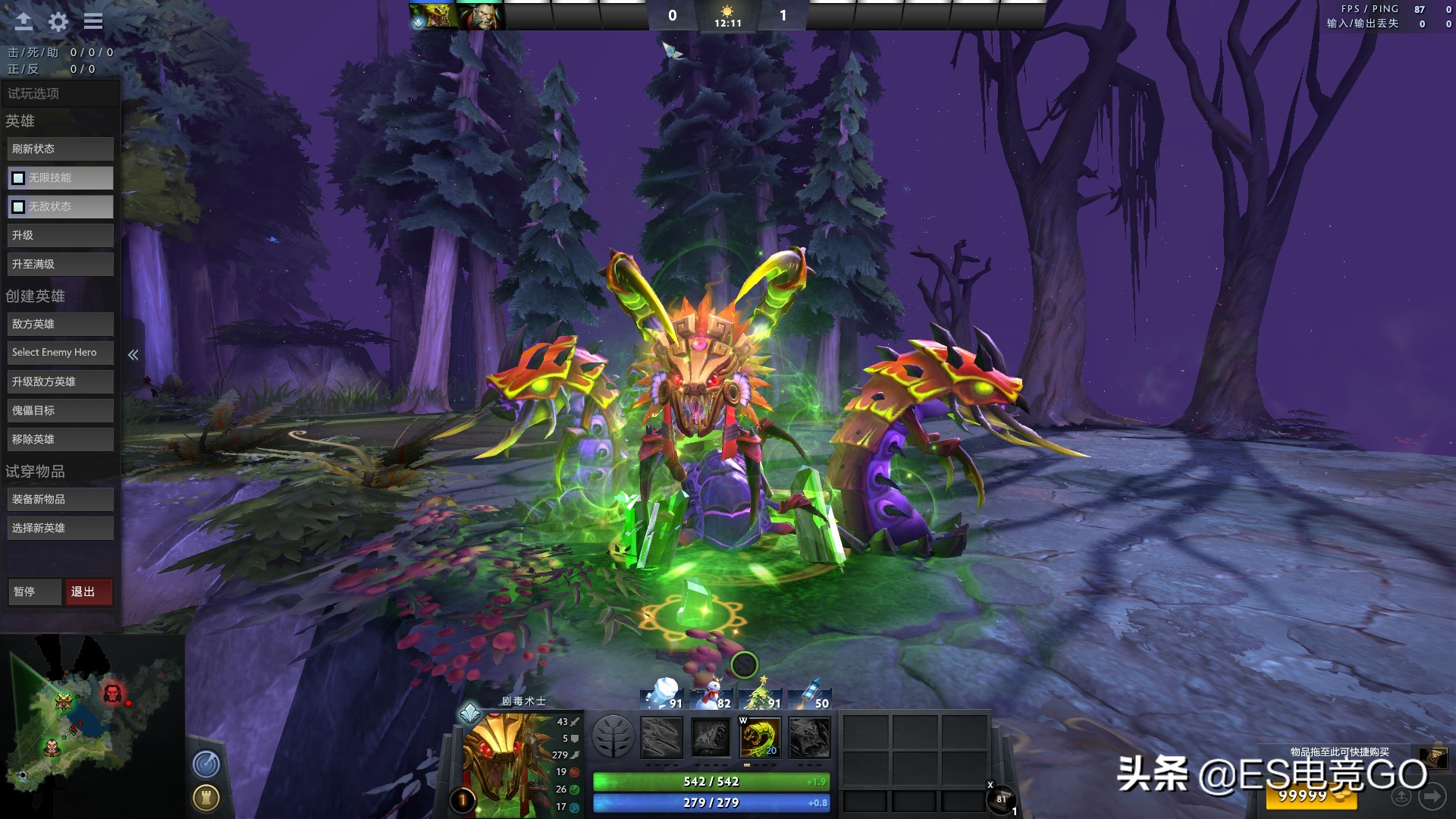This screenshot has height=819, width=1456.
Task: Enable the 无限技能 checkbox
Action: tap(17, 177)
